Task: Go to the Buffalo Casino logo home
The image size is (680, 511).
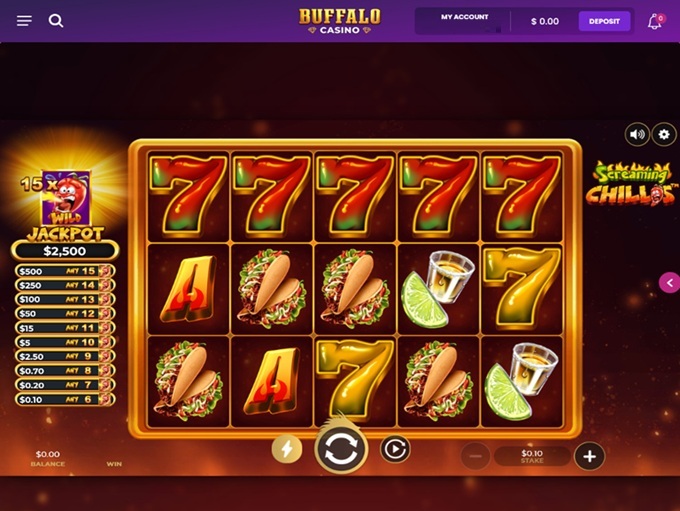Action: click(340, 21)
